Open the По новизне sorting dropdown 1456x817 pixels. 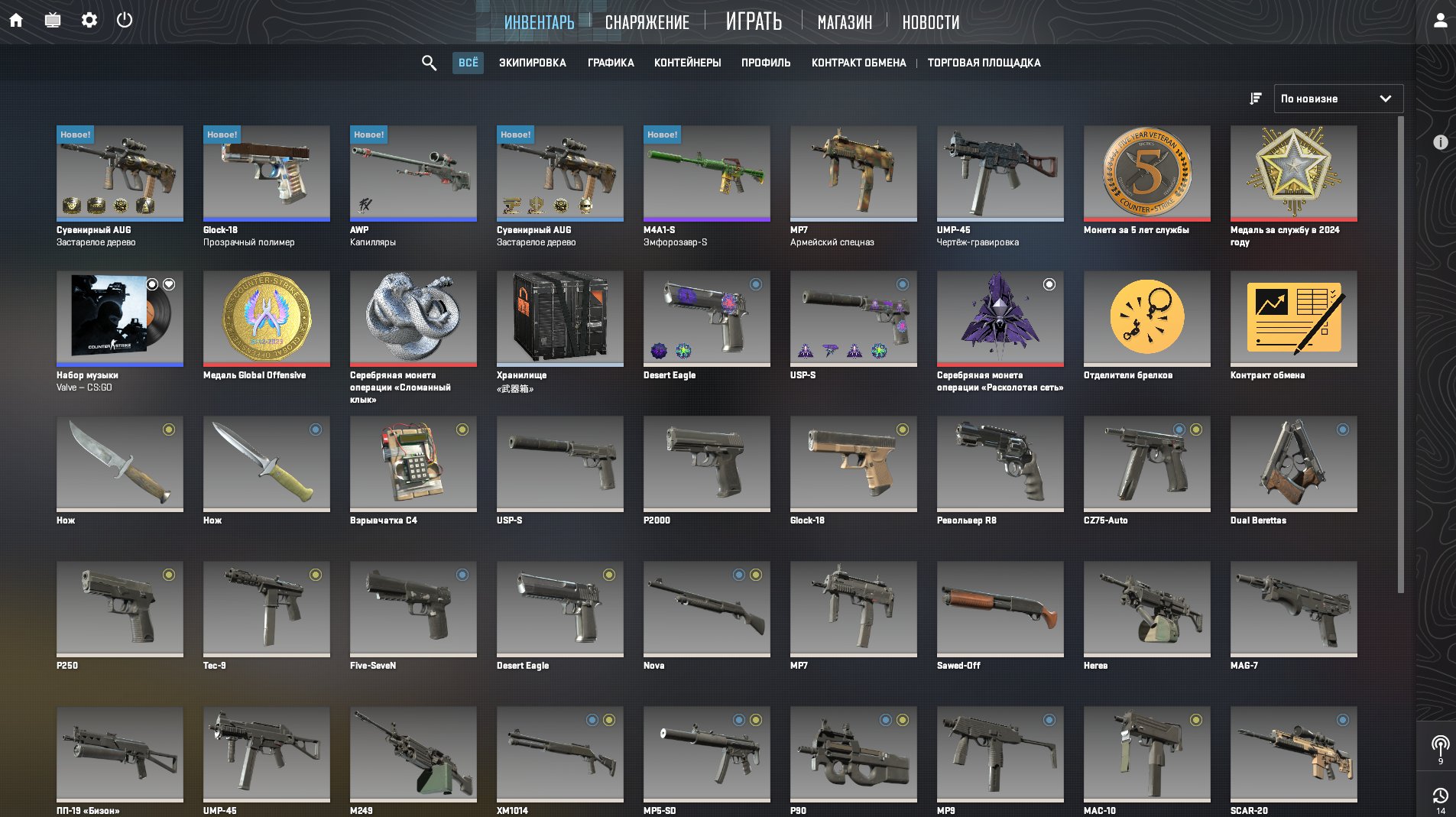click(x=1338, y=98)
